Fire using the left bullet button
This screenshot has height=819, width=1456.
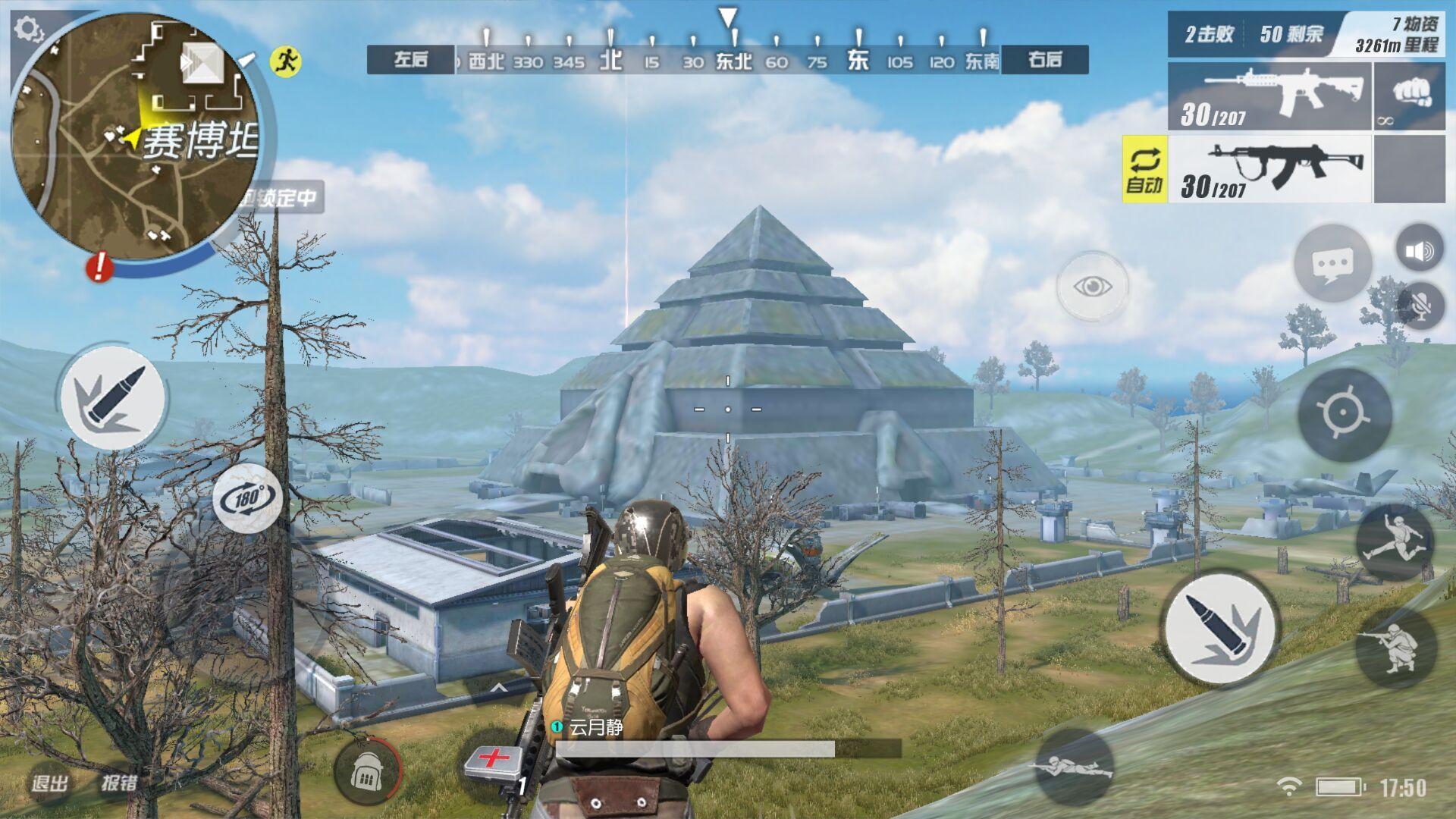coord(112,397)
